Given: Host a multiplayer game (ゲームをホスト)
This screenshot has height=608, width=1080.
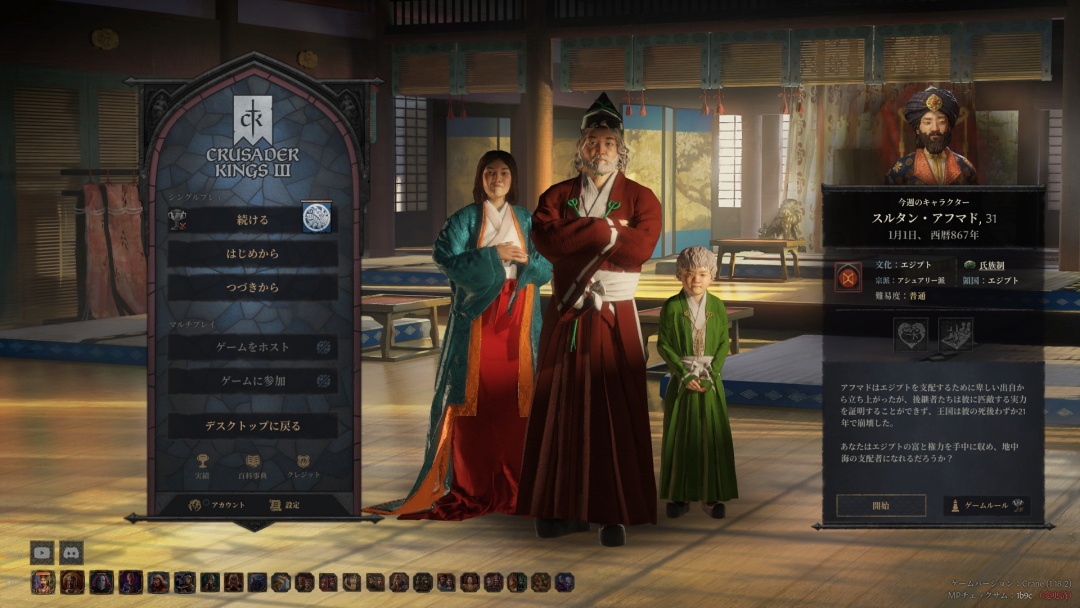Looking at the screenshot, I should click(252, 347).
